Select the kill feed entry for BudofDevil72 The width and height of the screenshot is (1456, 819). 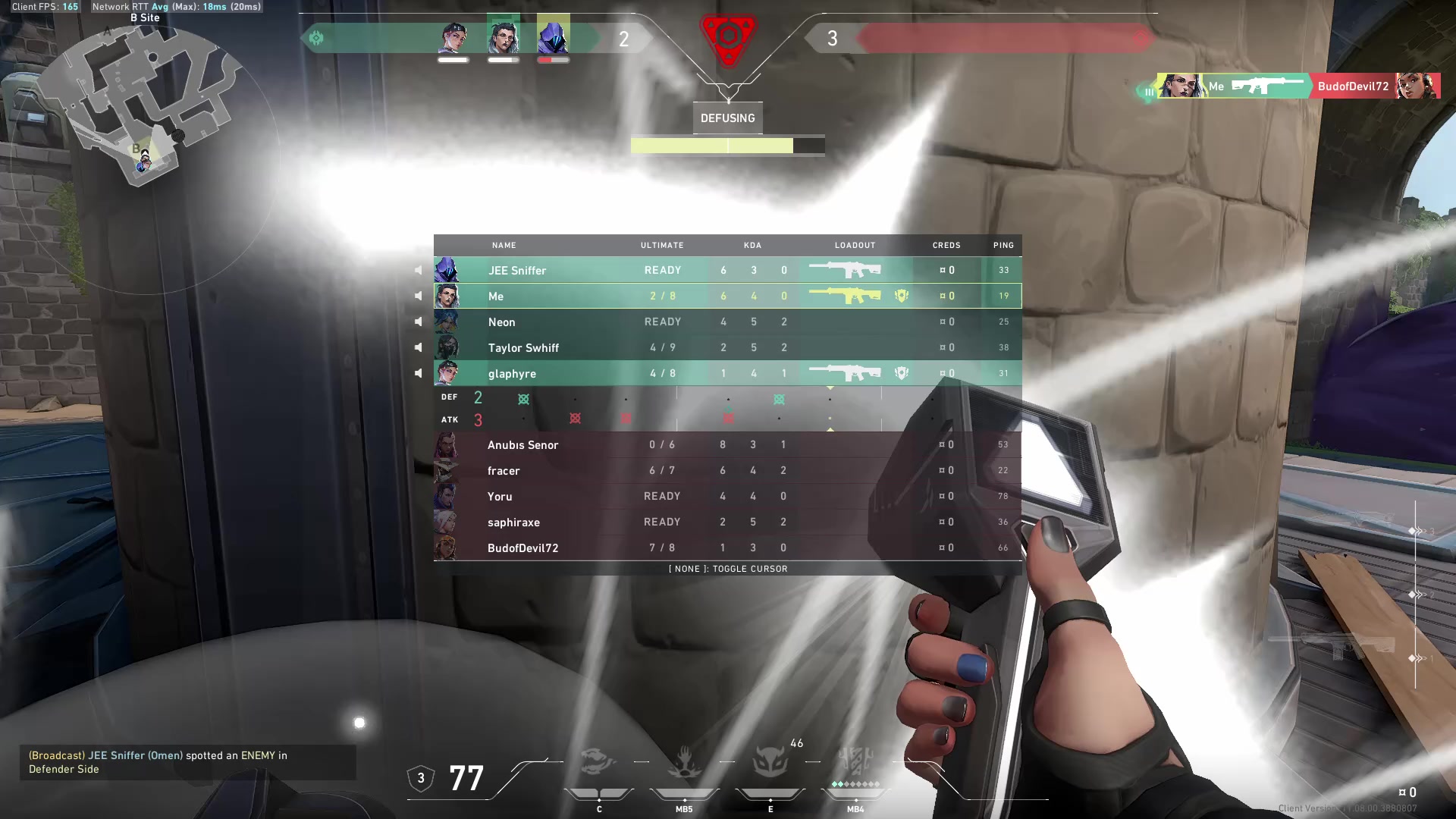click(1297, 86)
